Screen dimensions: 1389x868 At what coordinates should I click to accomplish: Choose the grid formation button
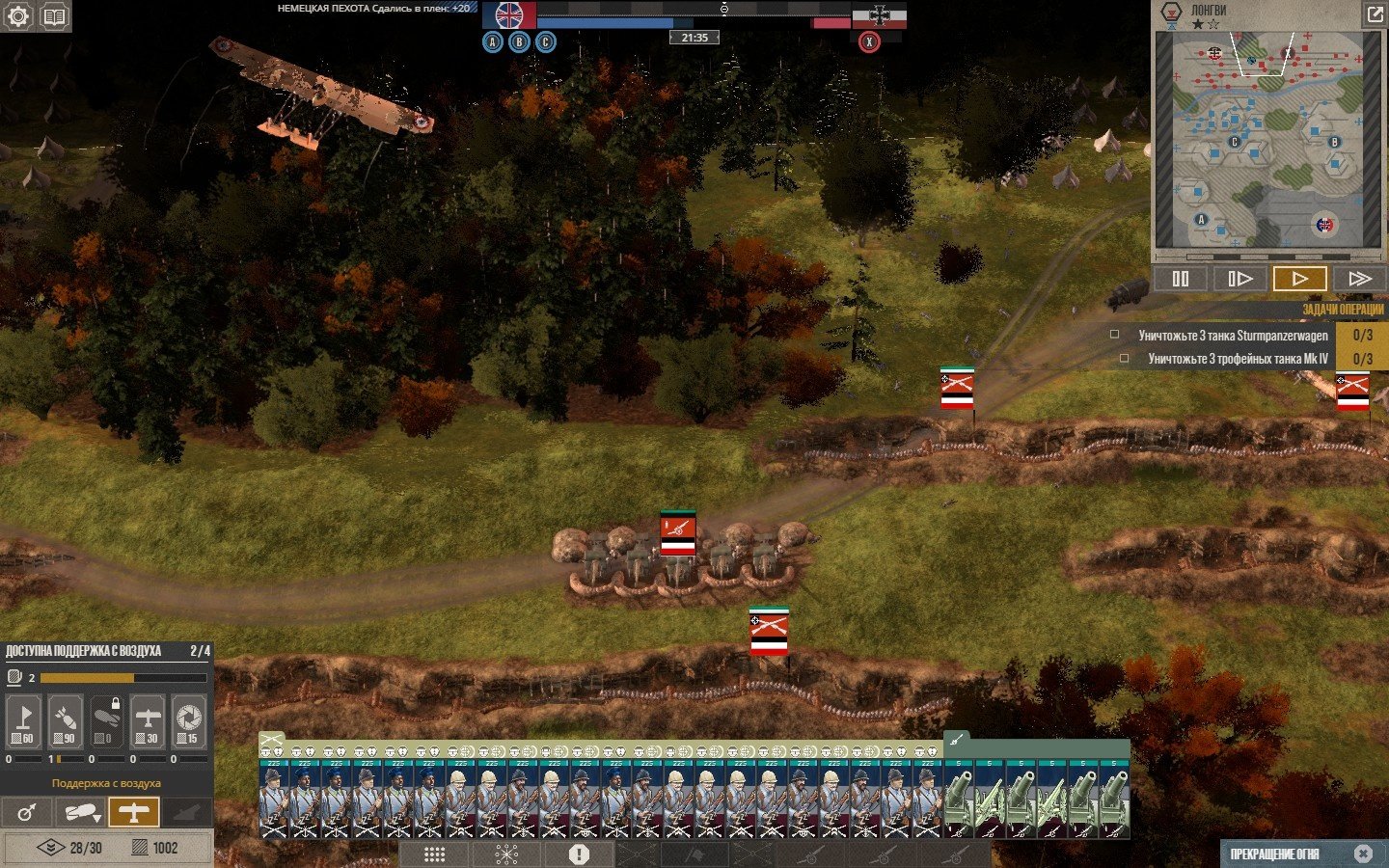[435, 854]
